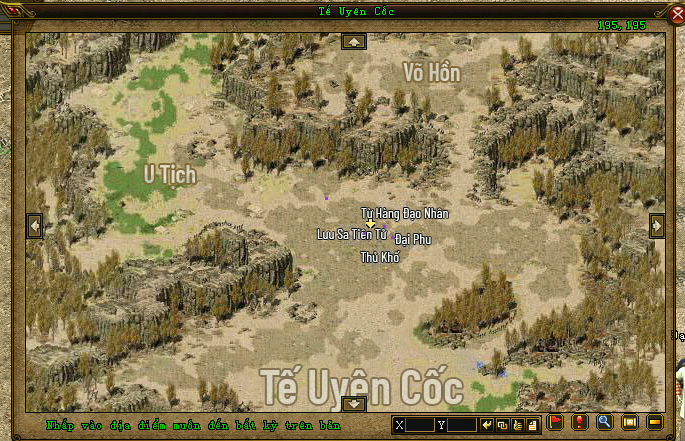Click the overlapping squares copy button
Screen dimensions: 685x441
(x=502, y=425)
